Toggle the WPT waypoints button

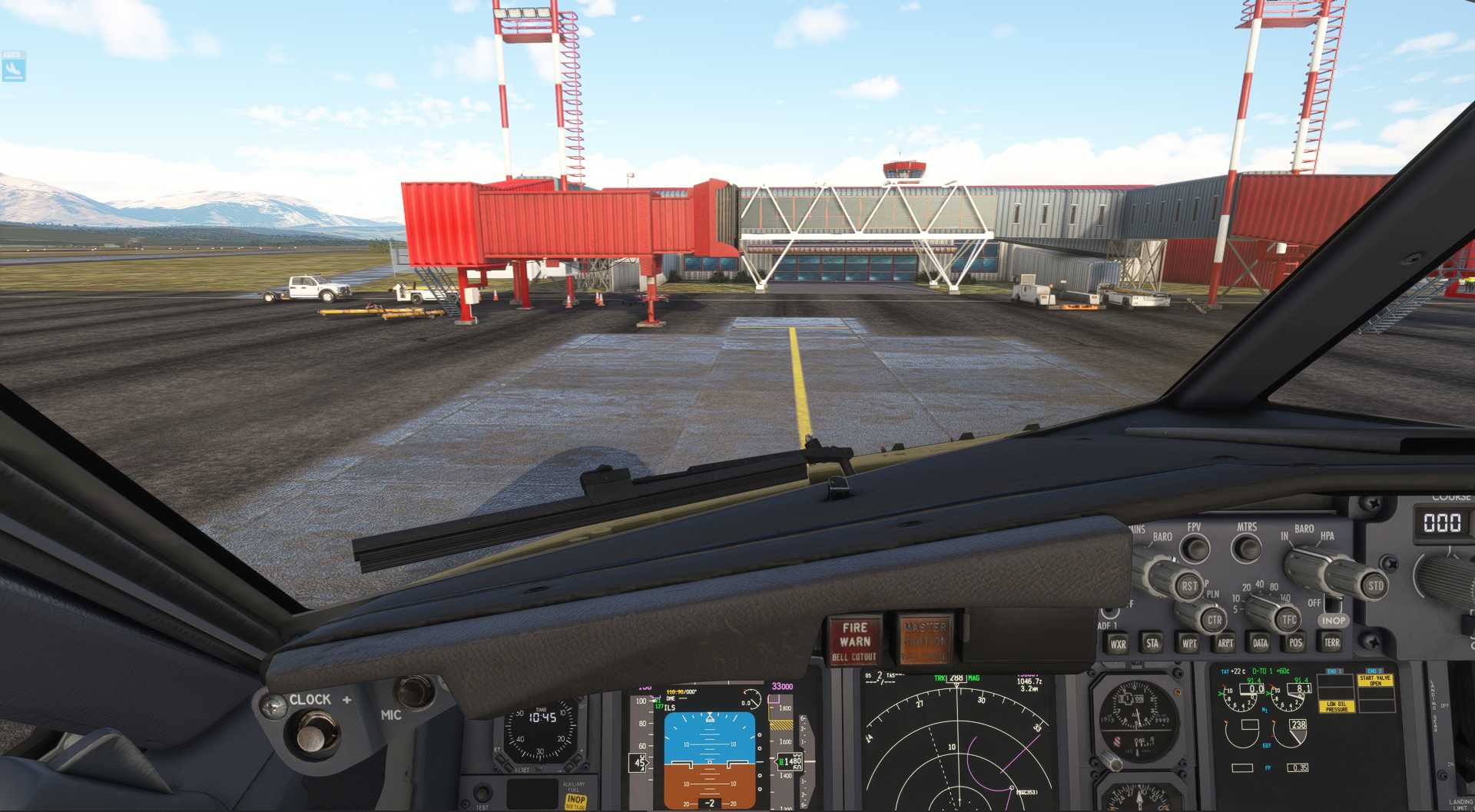(1189, 643)
